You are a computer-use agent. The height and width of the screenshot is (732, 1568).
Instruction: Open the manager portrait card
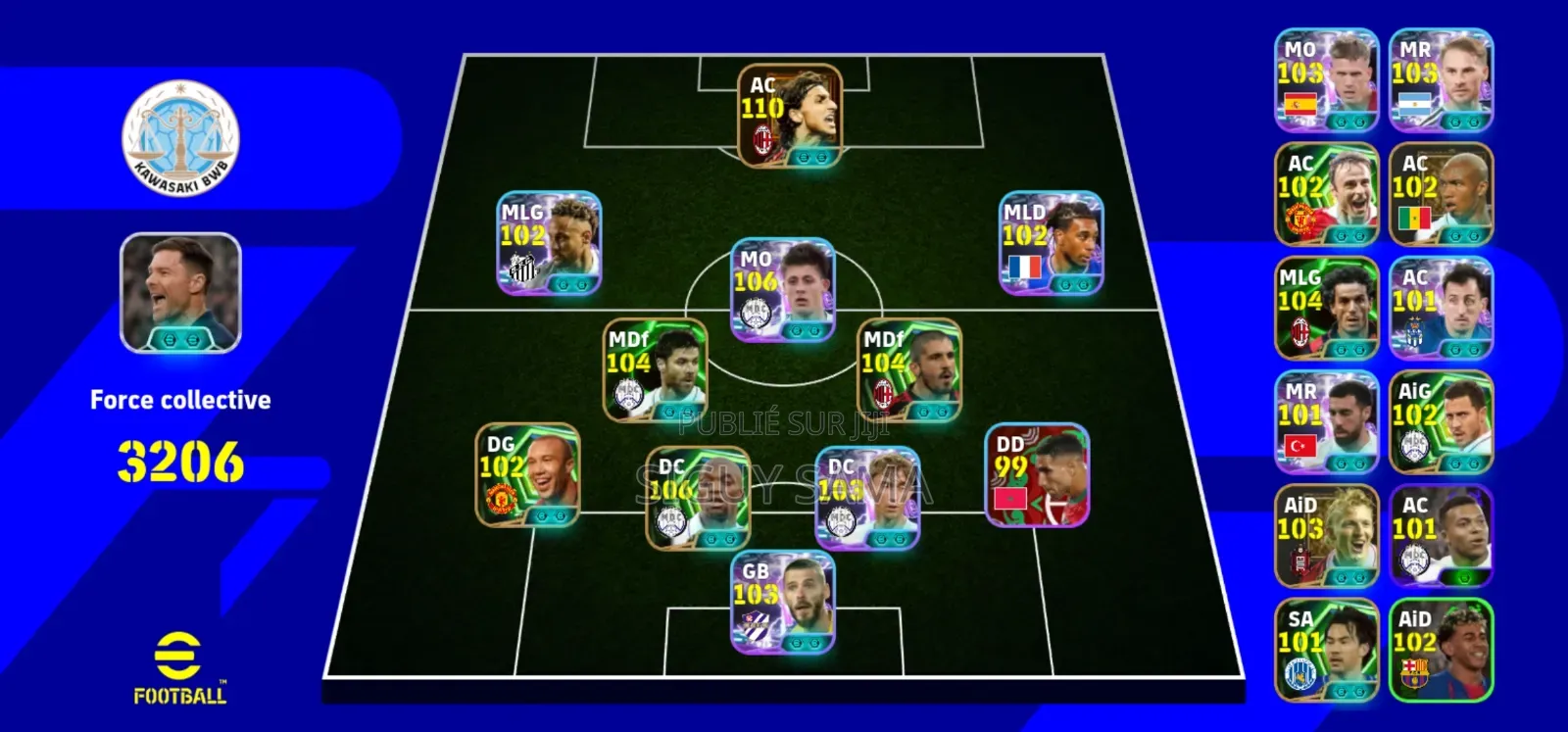[180, 292]
